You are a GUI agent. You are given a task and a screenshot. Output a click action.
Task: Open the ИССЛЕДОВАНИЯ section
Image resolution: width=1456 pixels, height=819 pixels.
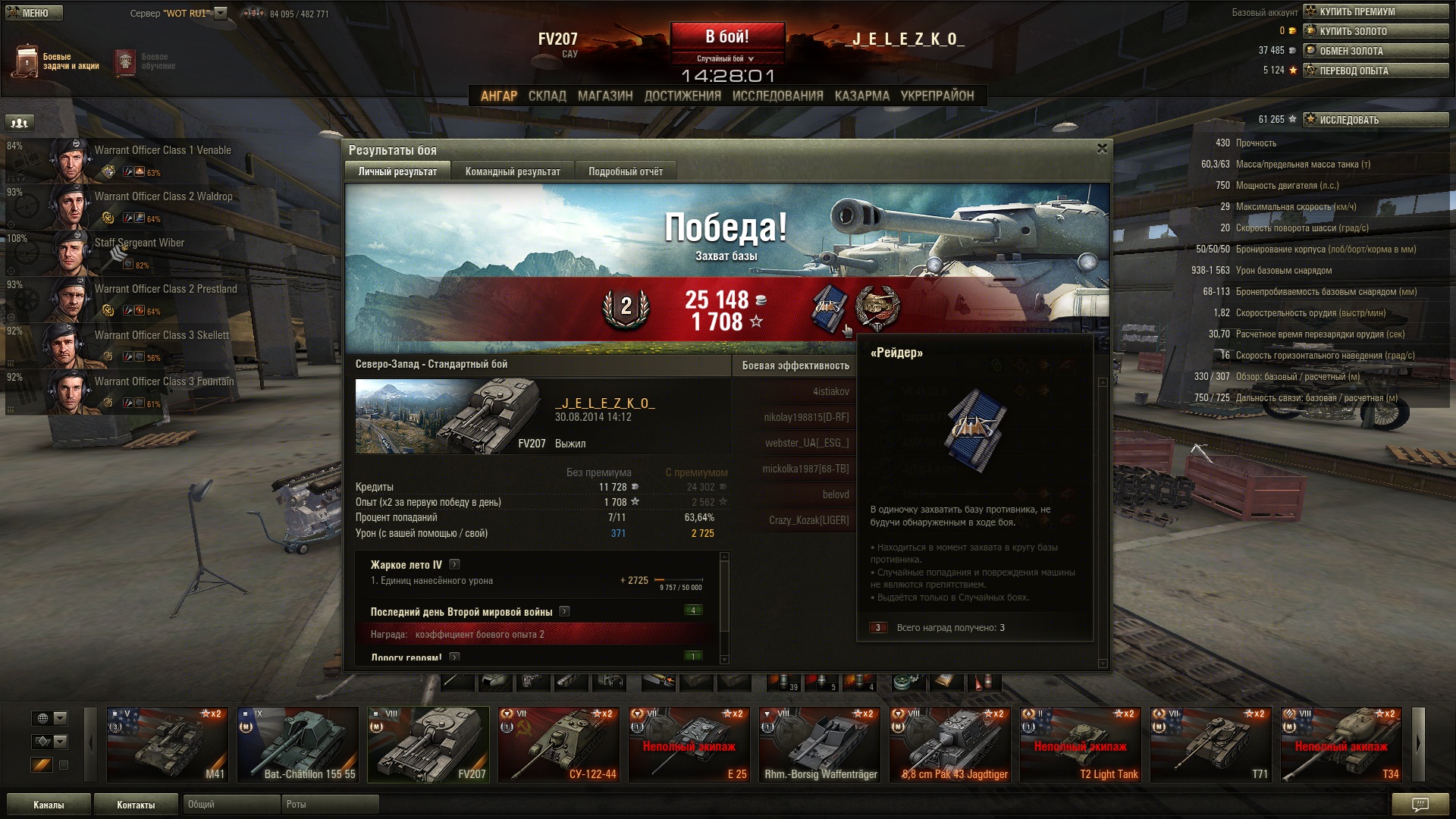pos(777,96)
